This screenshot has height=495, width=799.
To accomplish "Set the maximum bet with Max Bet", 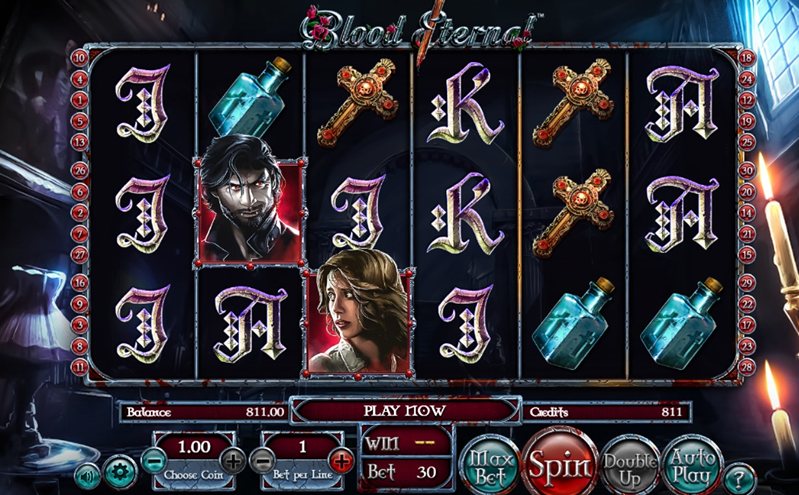I will (x=491, y=464).
